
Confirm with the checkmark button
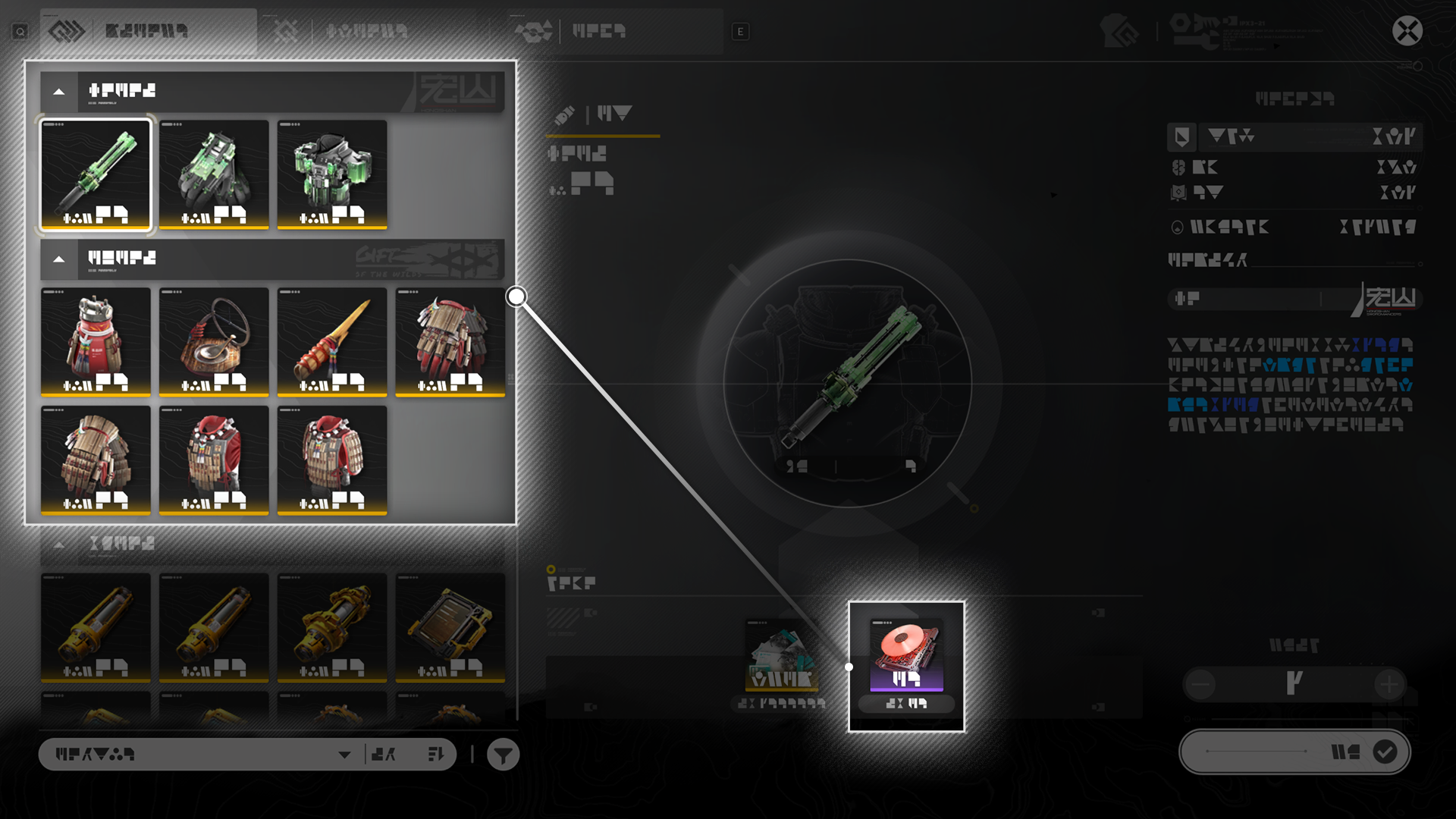pyautogui.click(x=1385, y=752)
